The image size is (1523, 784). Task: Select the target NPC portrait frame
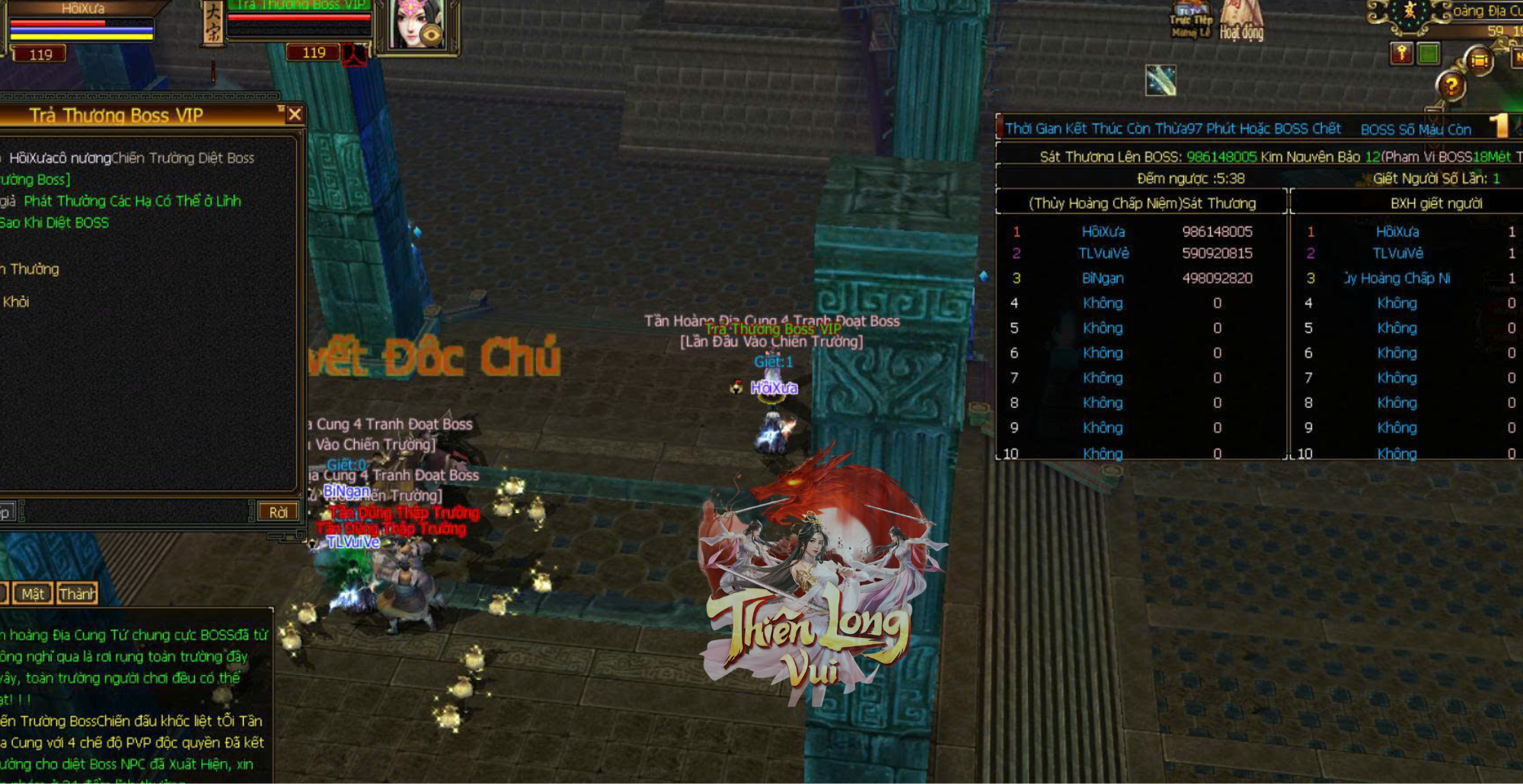(415, 25)
